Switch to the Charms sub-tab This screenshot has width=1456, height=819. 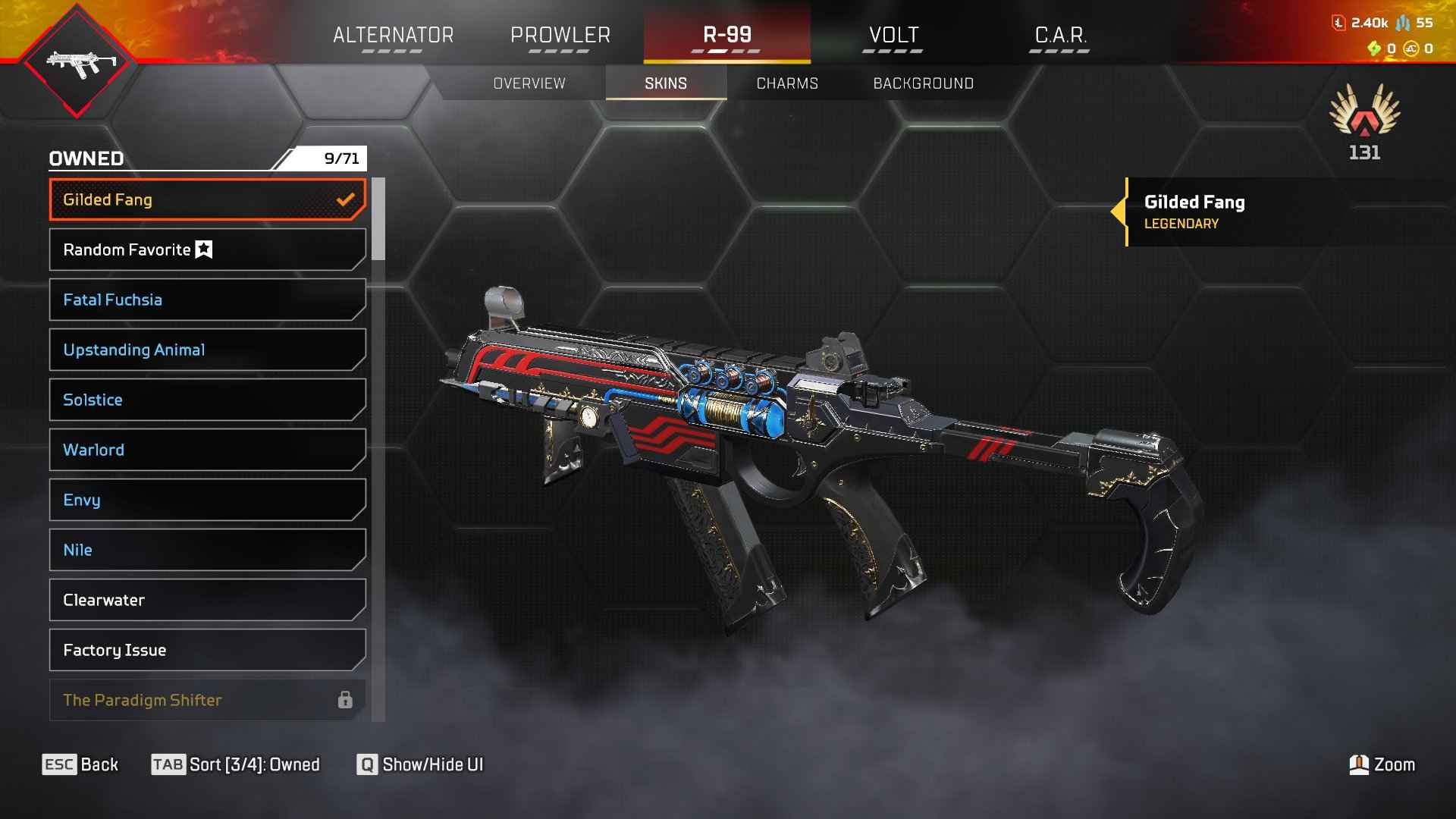pyautogui.click(x=787, y=83)
